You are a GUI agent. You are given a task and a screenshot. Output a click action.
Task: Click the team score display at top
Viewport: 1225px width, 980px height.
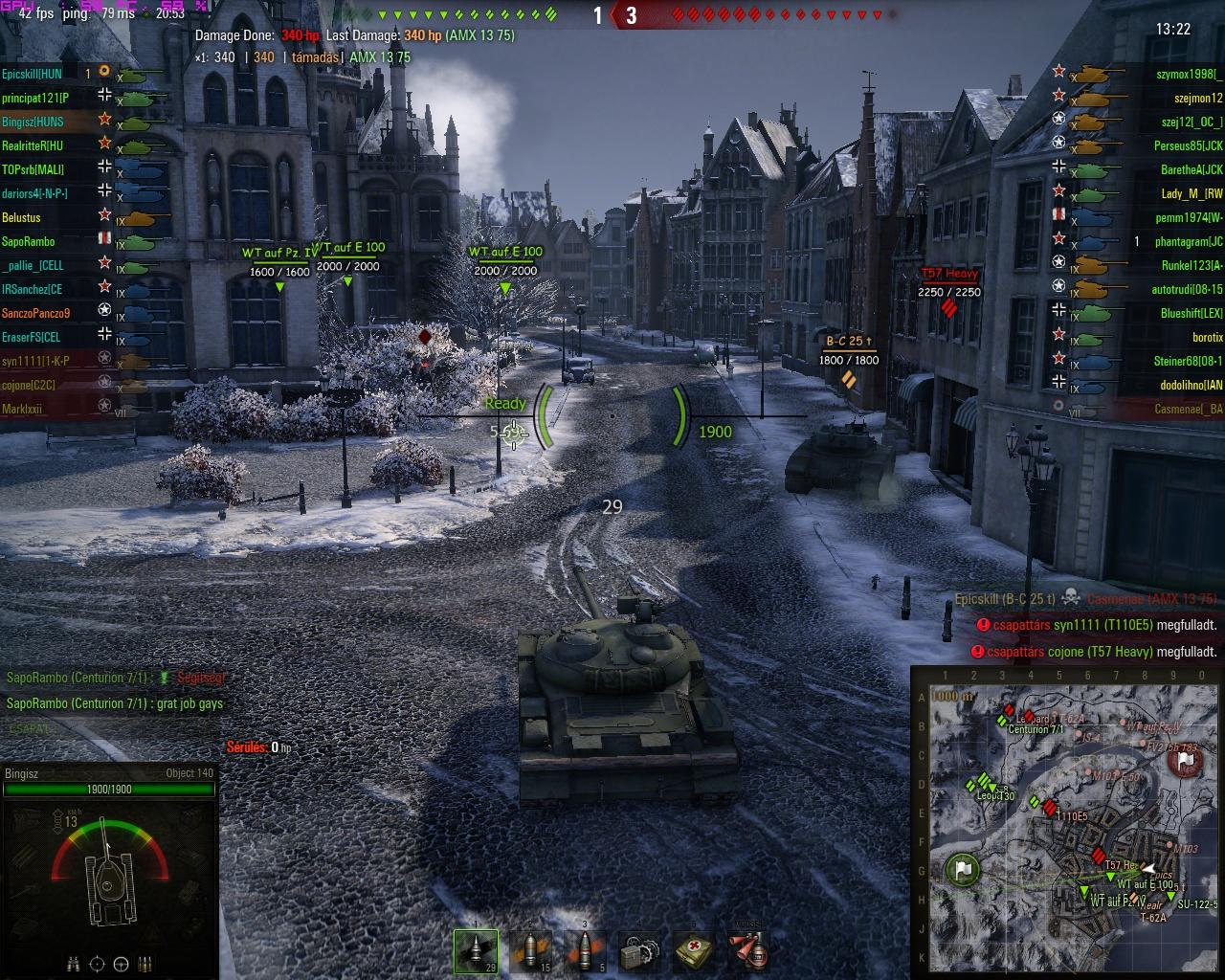[x=614, y=15]
